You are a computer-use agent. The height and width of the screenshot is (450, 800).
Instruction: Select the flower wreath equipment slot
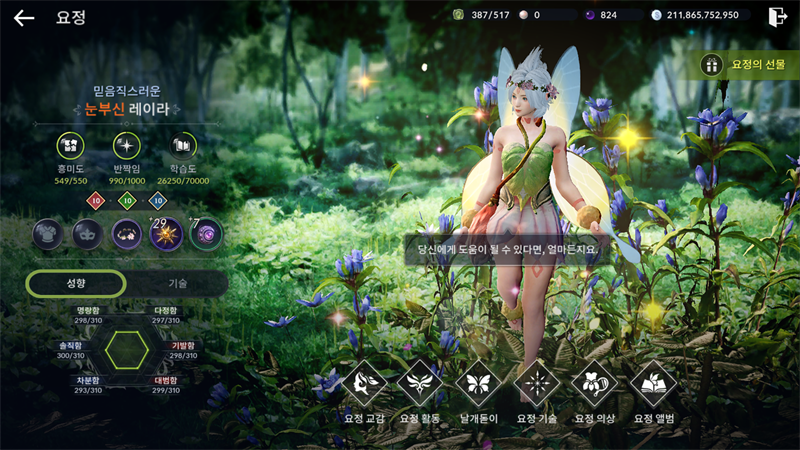[127, 234]
